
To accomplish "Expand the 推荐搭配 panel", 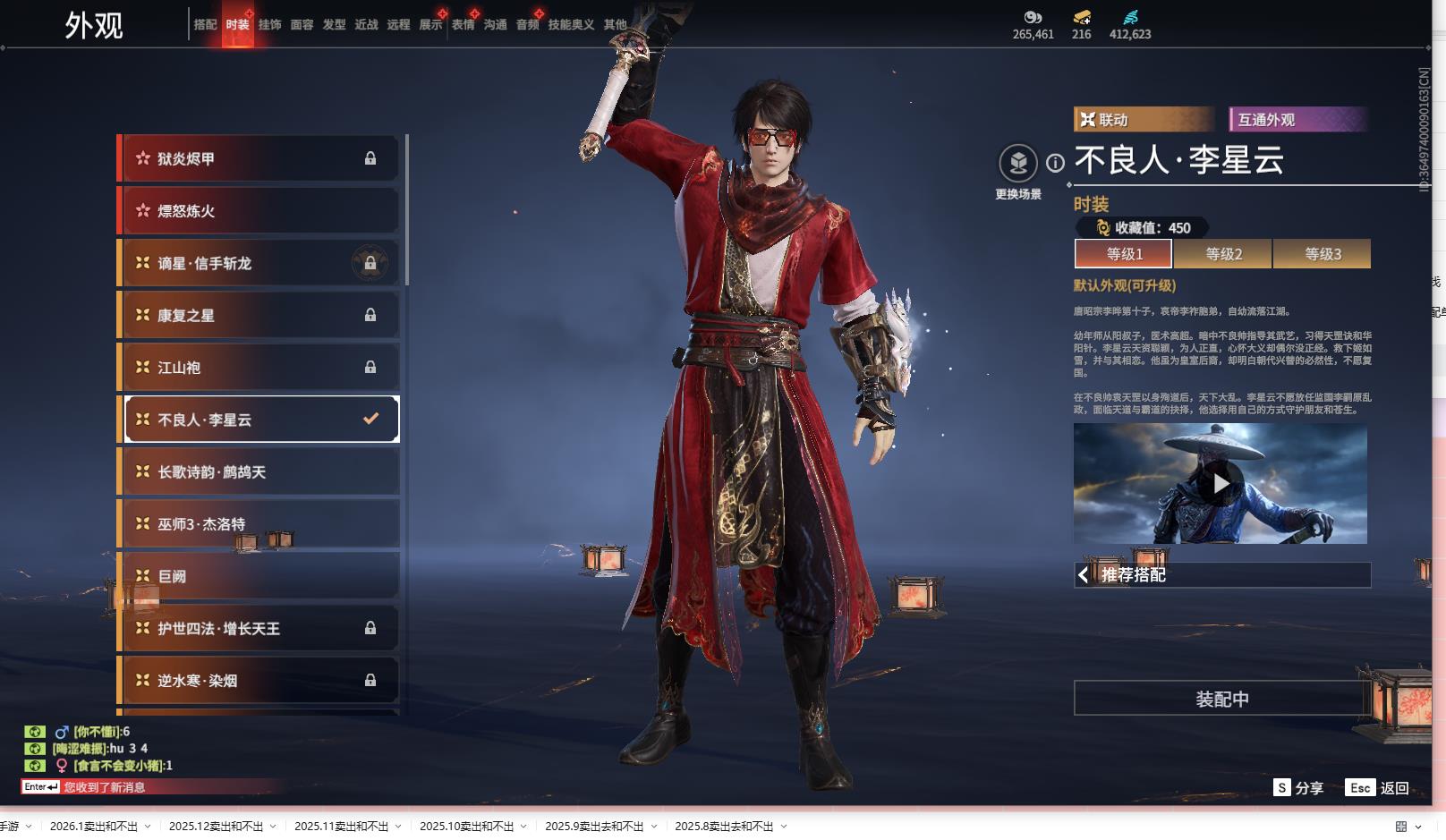I will point(1221,575).
